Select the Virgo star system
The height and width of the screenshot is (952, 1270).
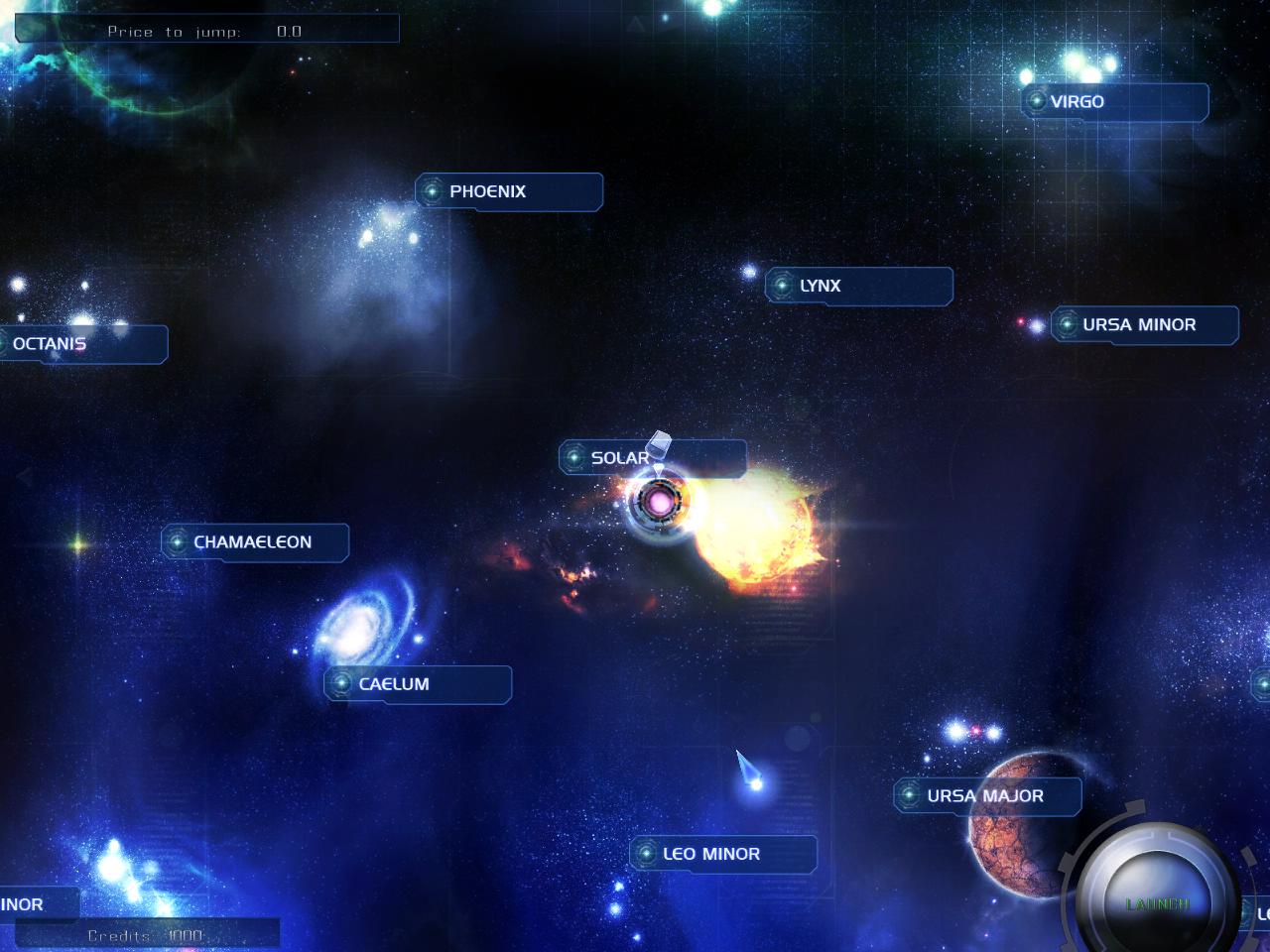click(1114, 102)
